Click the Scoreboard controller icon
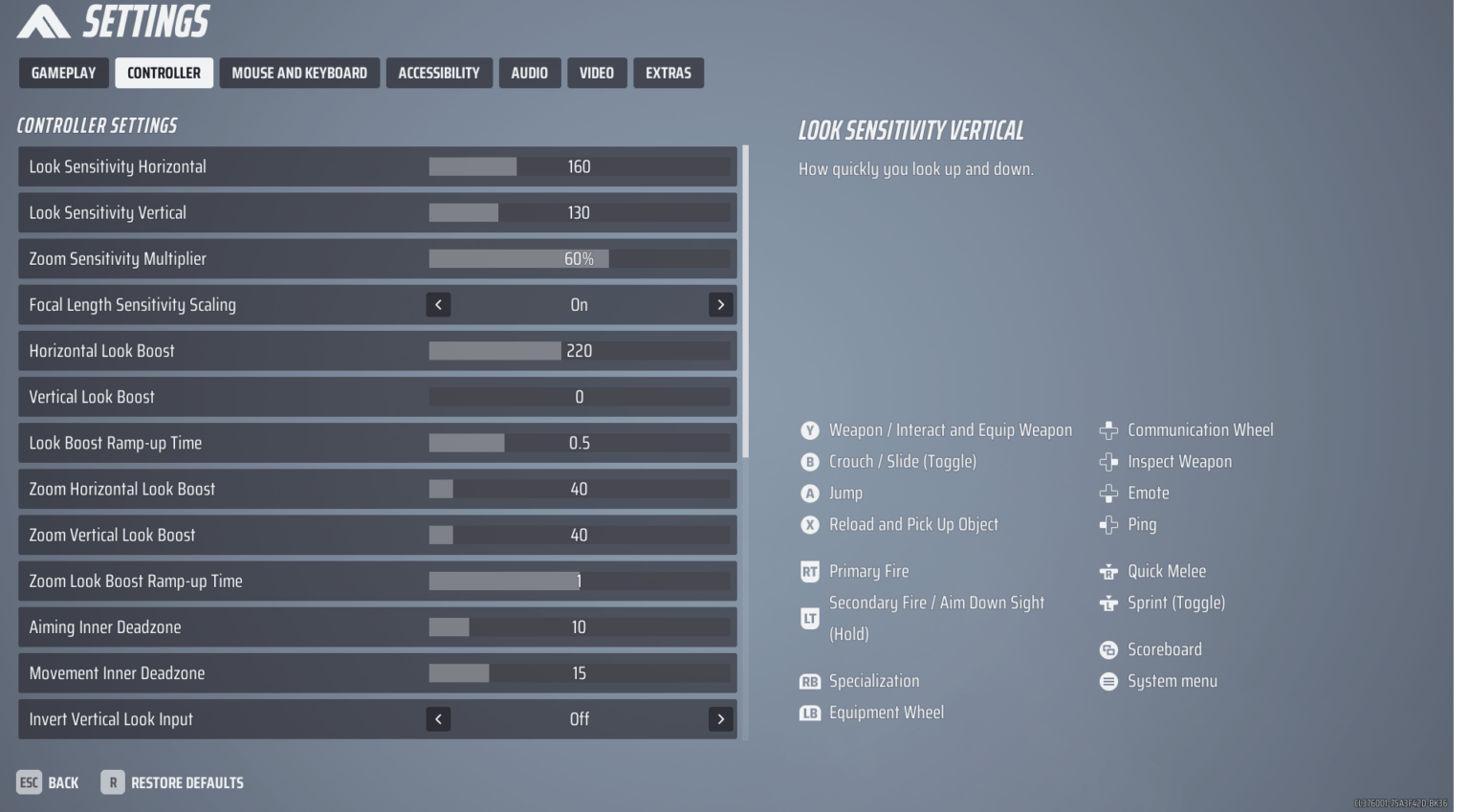 [1108, 649]
